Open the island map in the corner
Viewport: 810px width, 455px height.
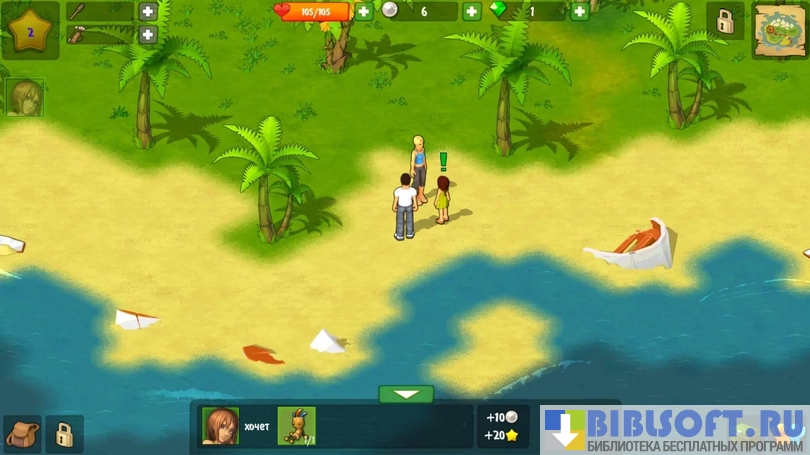779,30
